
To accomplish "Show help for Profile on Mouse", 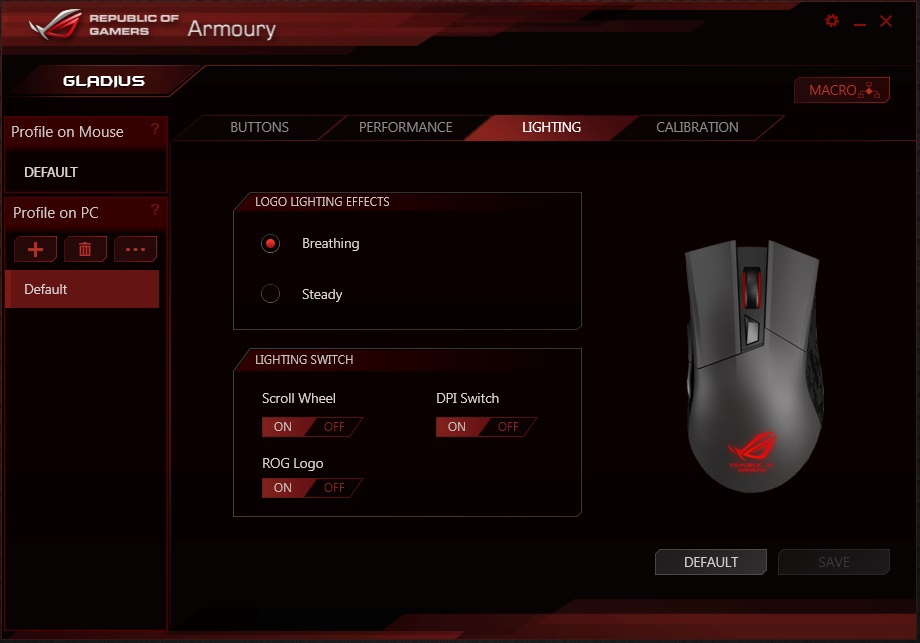I will tap(155, 129).
